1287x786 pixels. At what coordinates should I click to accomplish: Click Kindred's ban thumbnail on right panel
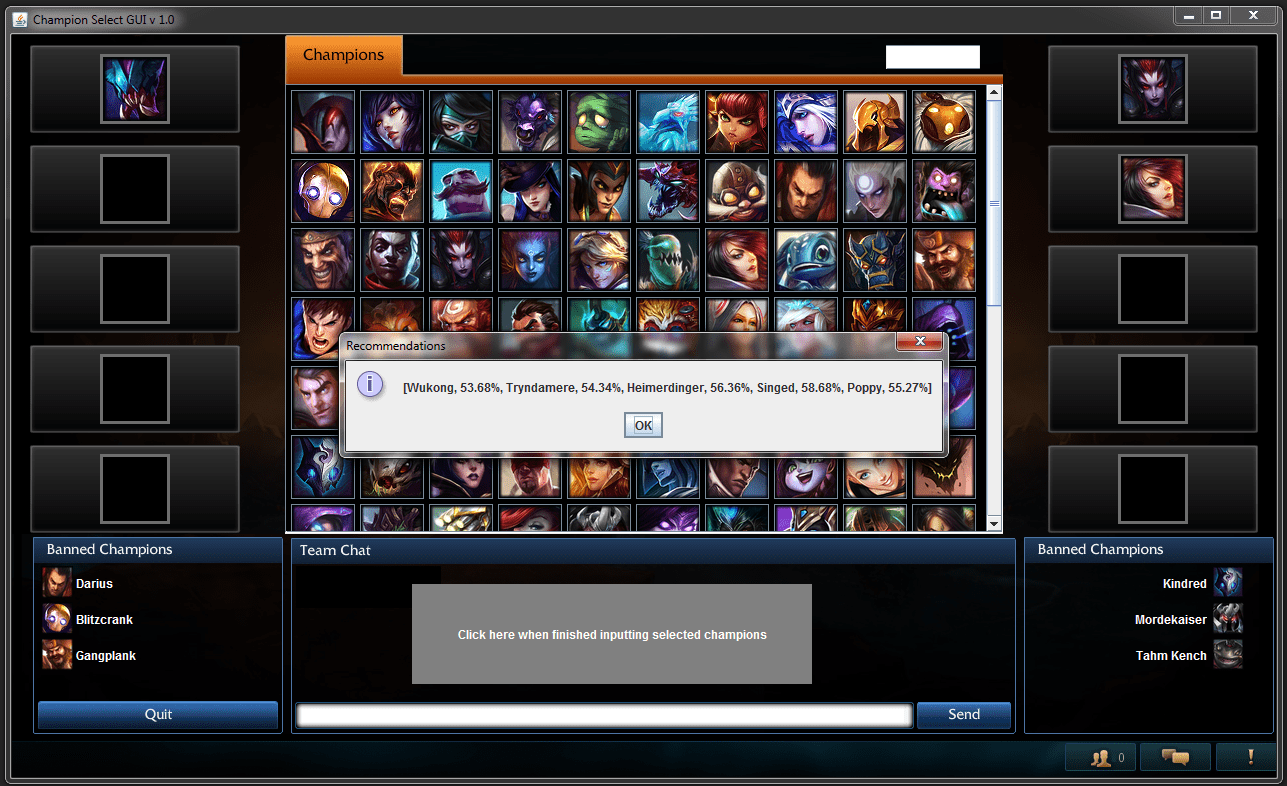1228,583
